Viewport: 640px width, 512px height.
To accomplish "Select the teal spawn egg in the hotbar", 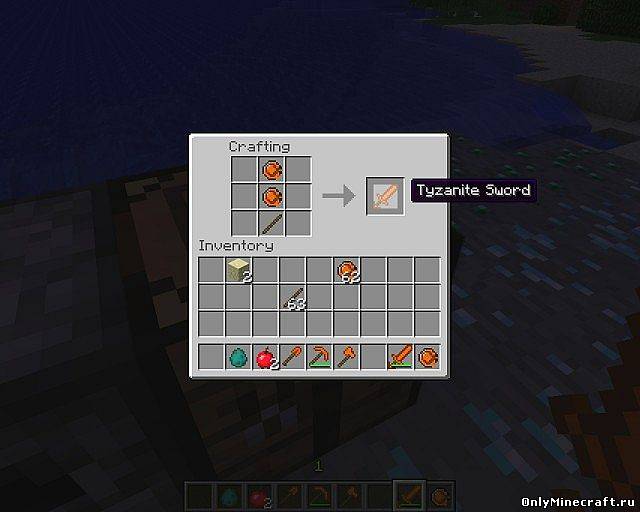I will pos(238,356).
